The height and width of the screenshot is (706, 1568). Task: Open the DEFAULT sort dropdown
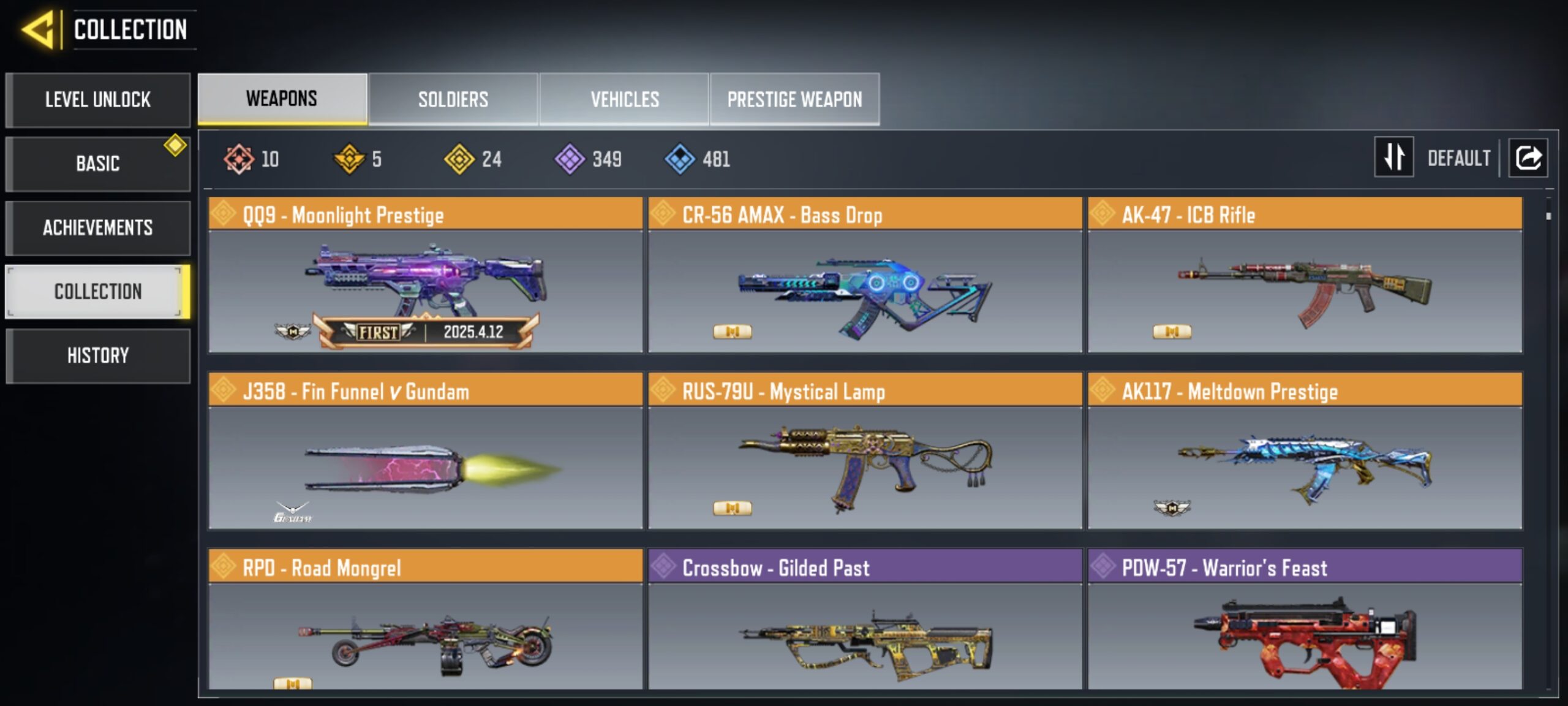(1460, 158)
